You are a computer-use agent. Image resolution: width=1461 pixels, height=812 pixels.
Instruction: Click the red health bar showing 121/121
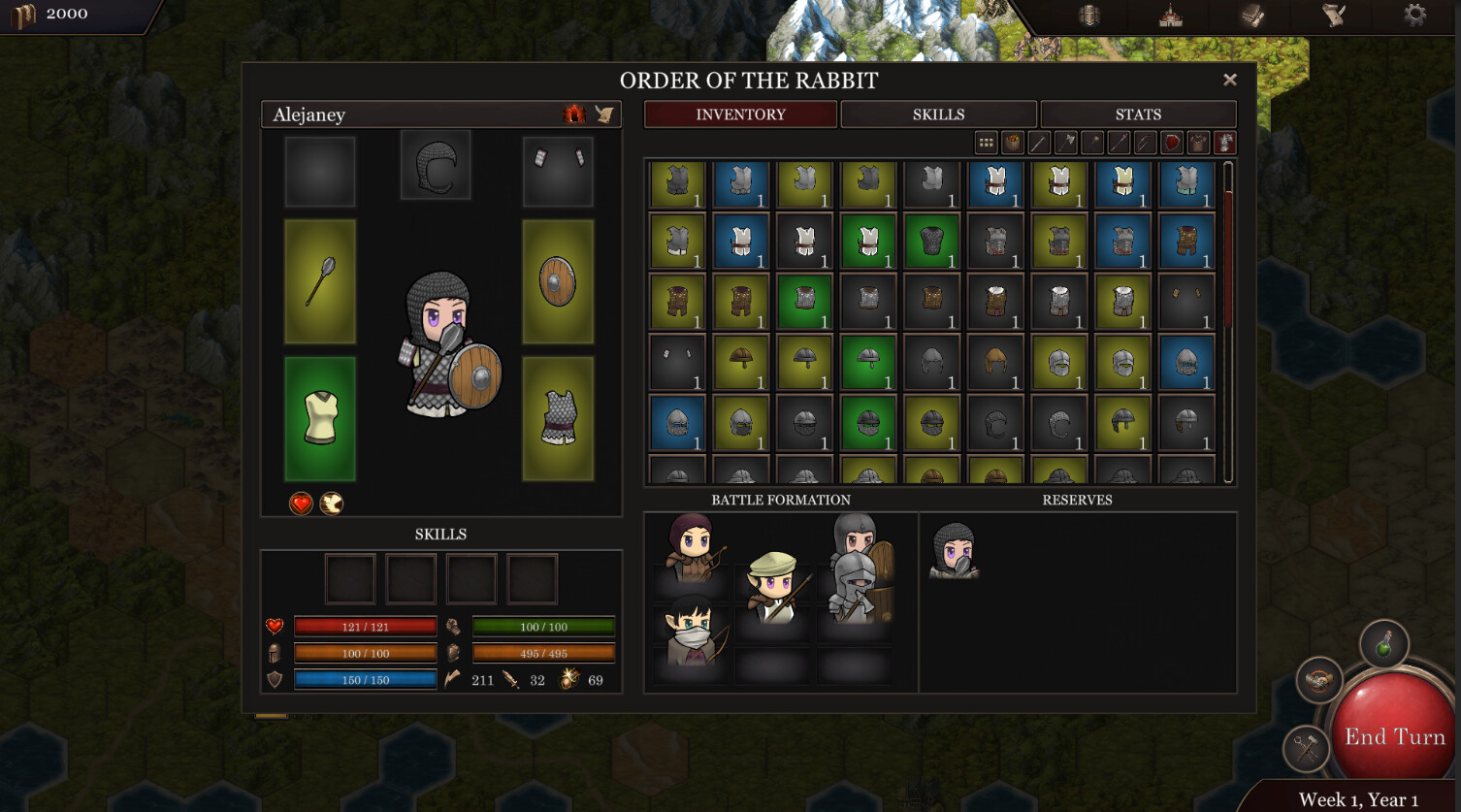coord(366,626)
